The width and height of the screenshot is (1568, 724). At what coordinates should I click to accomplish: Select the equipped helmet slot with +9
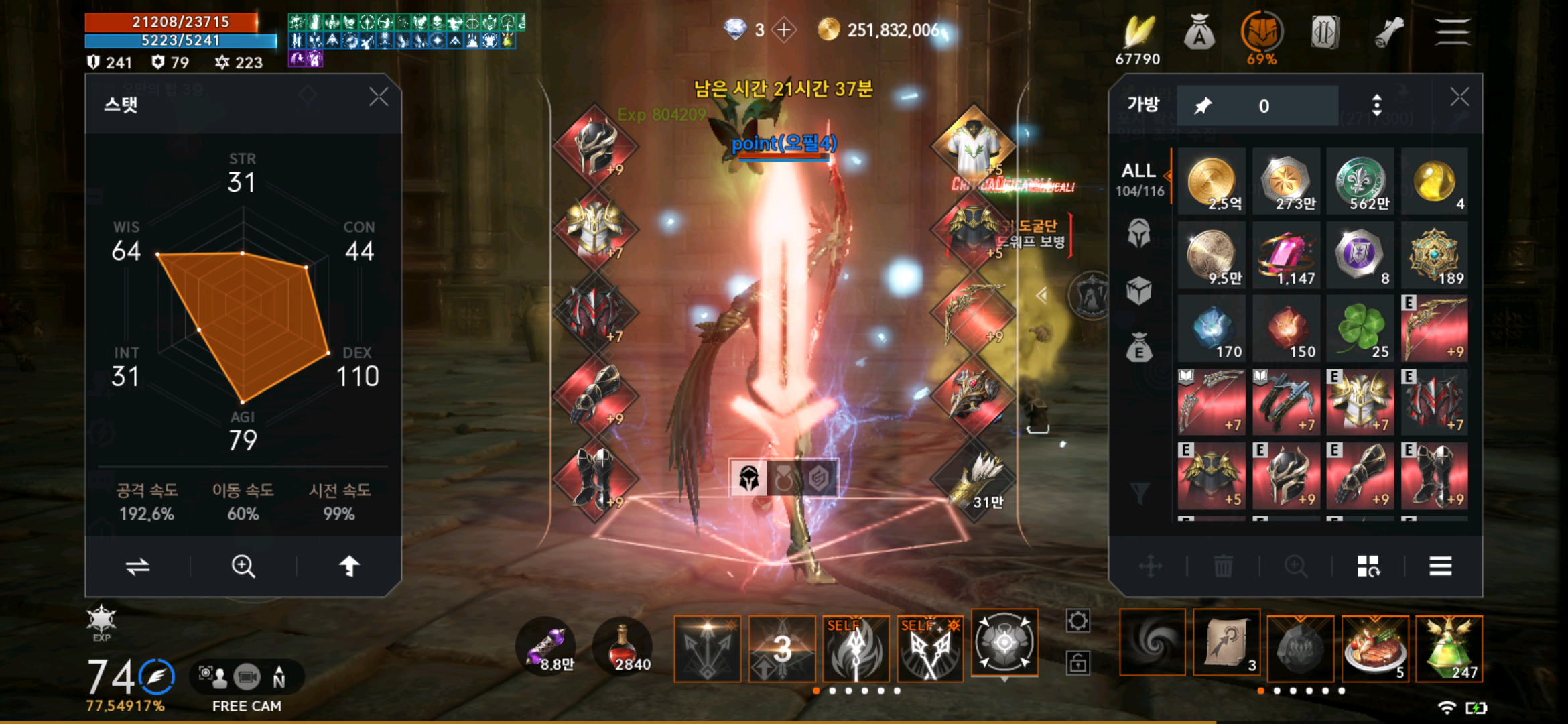coord(596,145)
